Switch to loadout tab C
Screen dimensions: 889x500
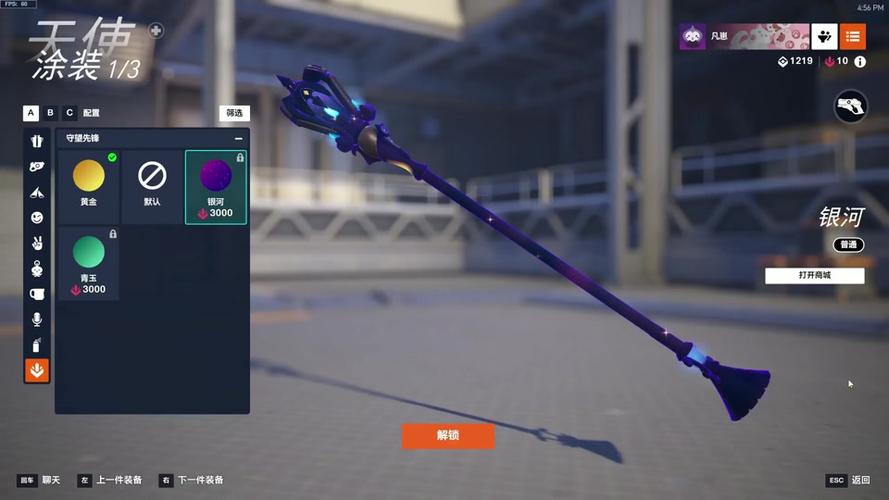tap(69, 113)
